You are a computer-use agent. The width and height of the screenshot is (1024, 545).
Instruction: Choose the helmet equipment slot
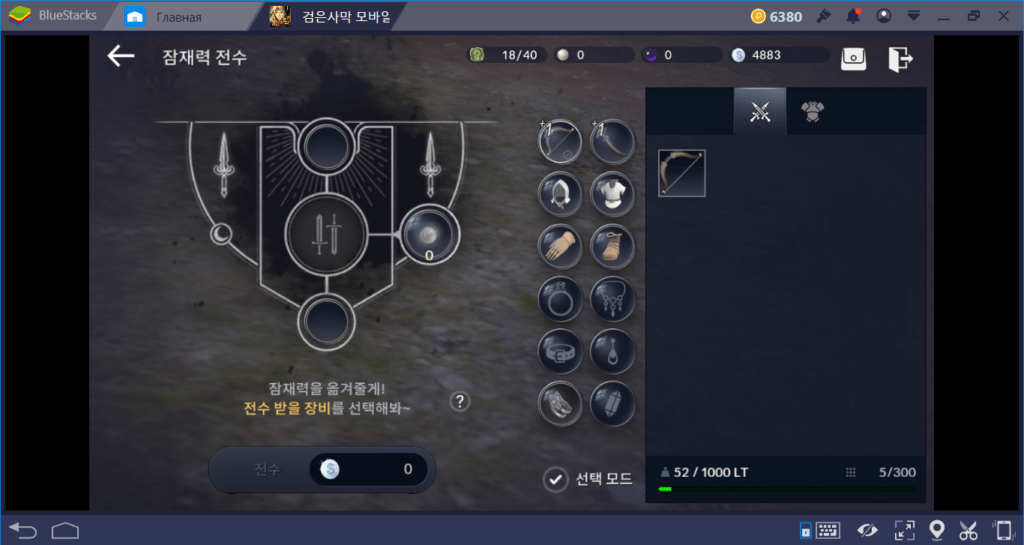click(560, 194)
